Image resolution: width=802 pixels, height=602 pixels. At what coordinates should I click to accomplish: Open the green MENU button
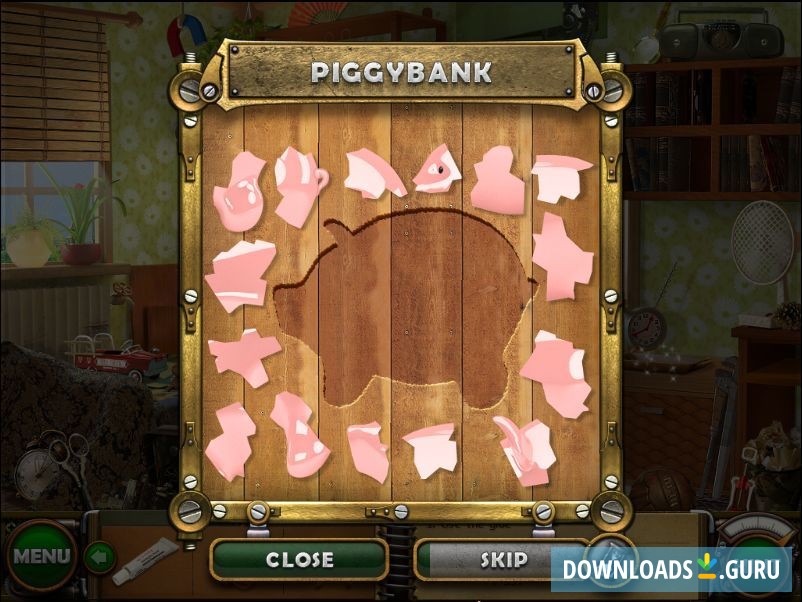[x=40, y=555]
